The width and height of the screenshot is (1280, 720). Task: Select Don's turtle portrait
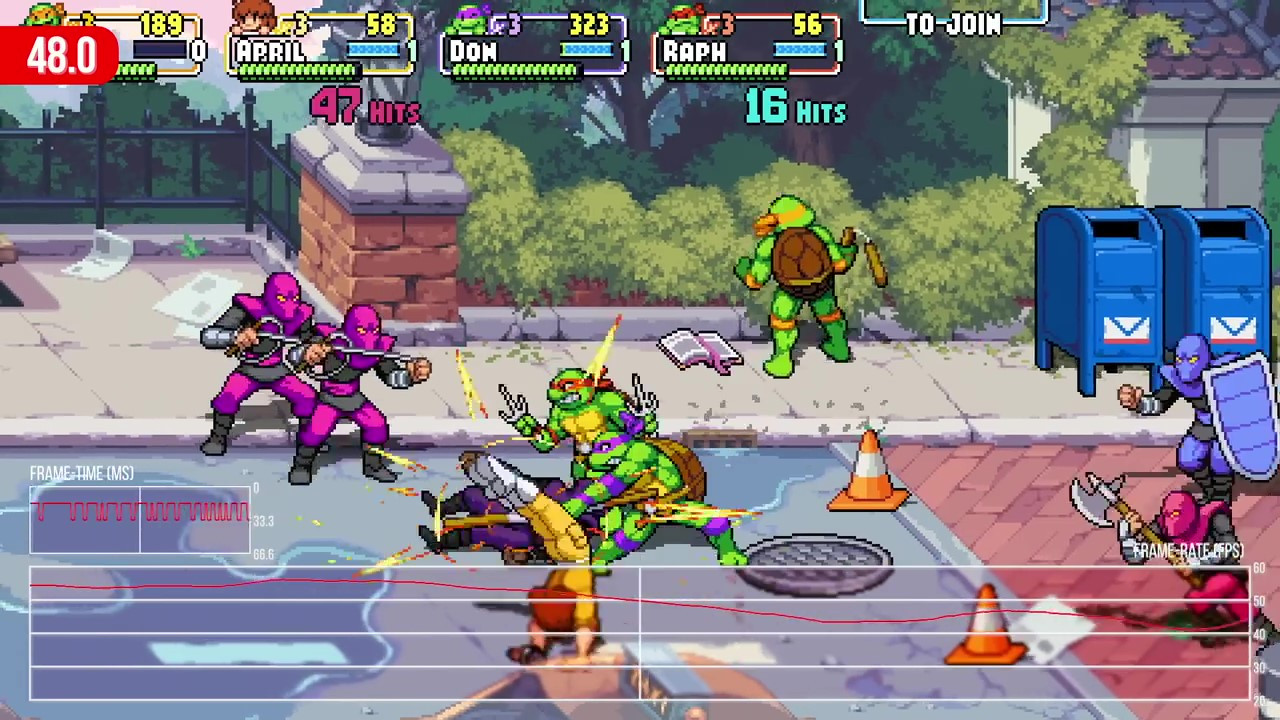point(468,18)
